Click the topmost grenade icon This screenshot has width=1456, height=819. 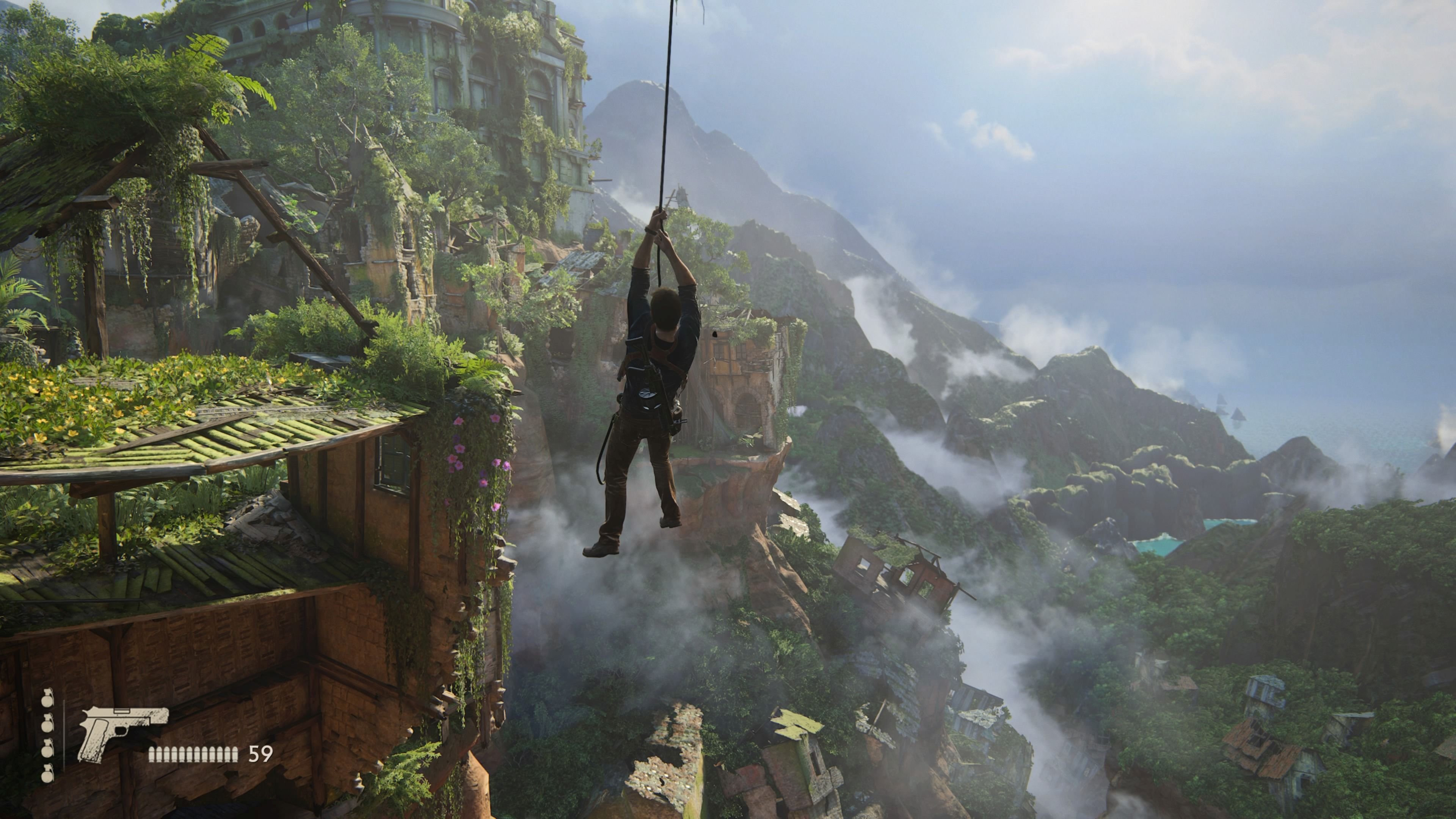click(47, 701)
